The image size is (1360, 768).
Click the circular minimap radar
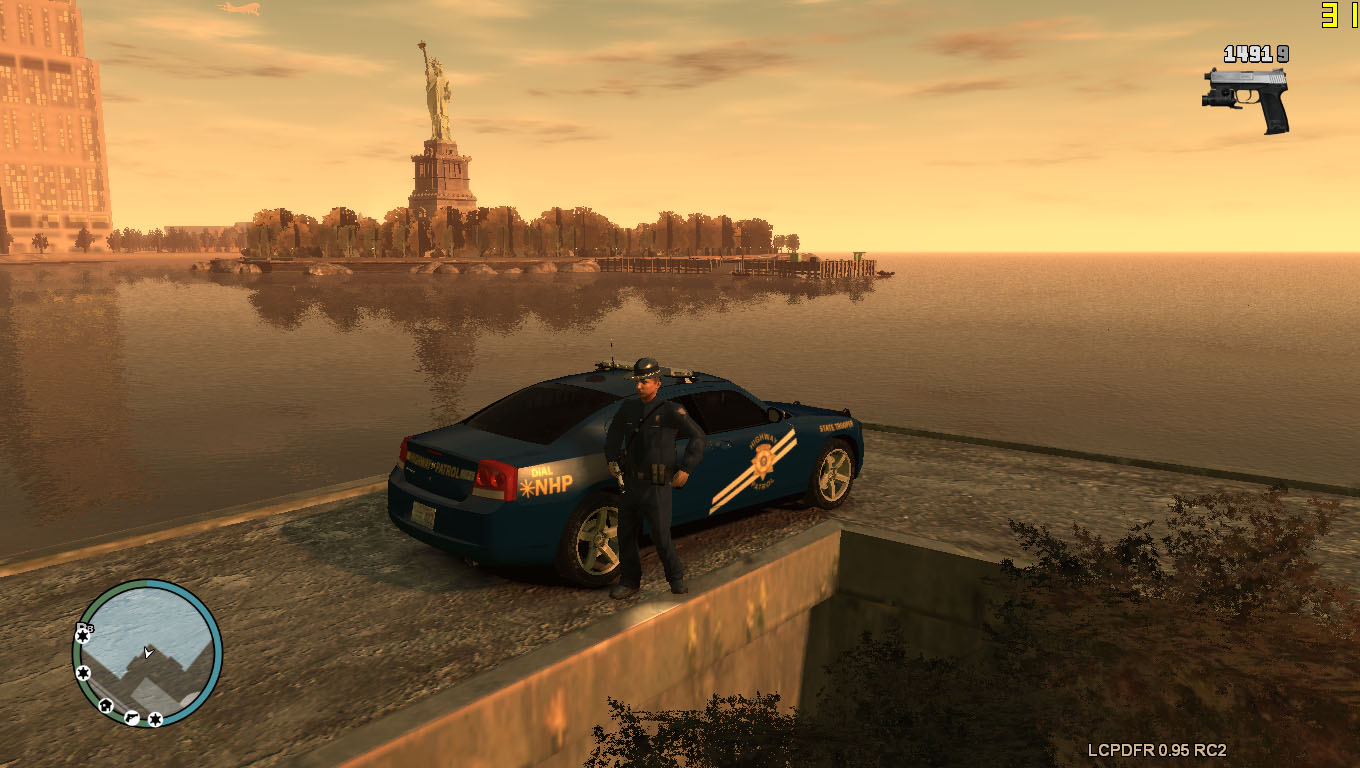point(147,653)
